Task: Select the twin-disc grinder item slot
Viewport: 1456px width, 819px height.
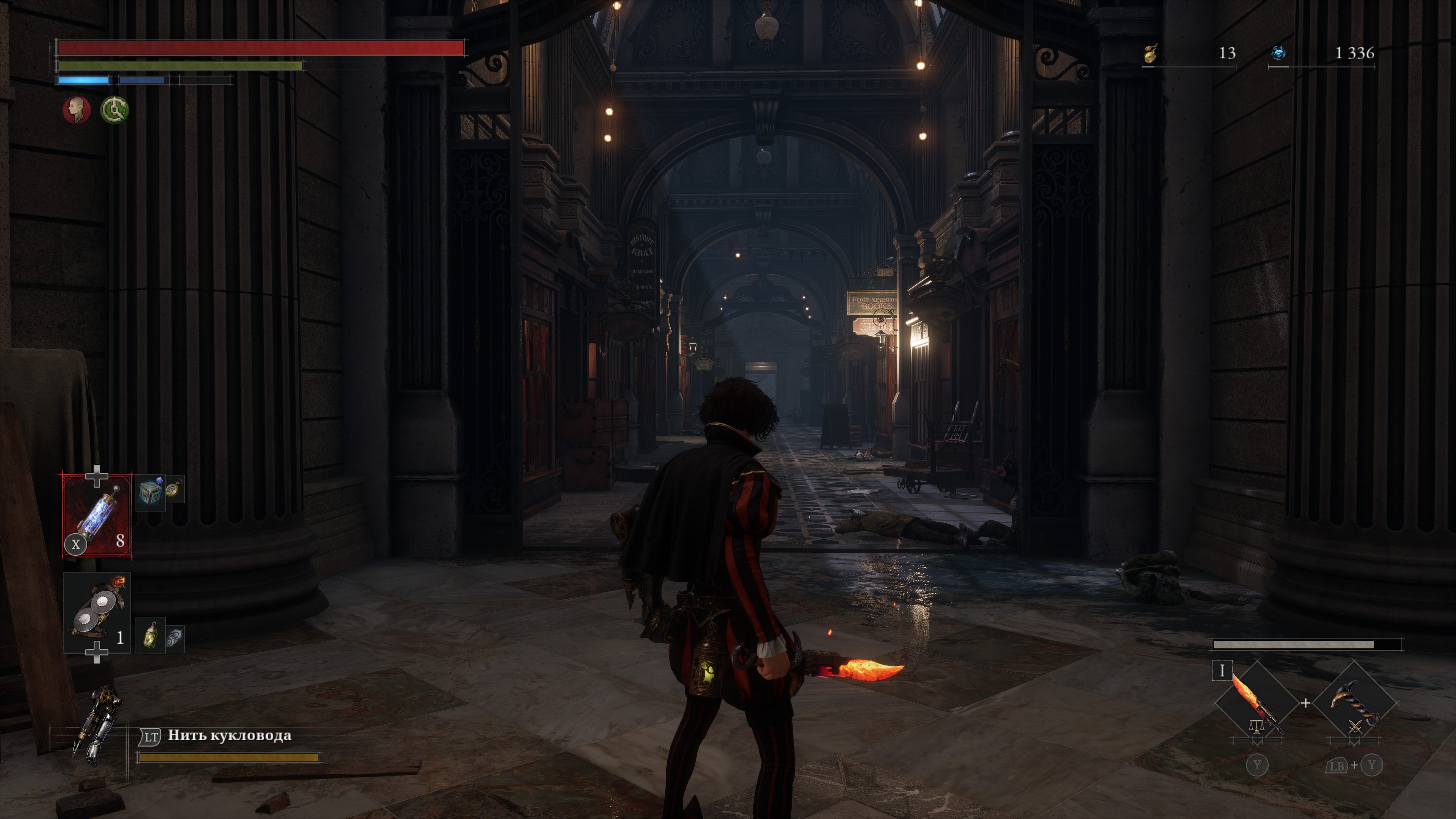Action: [x=97, y=613]
